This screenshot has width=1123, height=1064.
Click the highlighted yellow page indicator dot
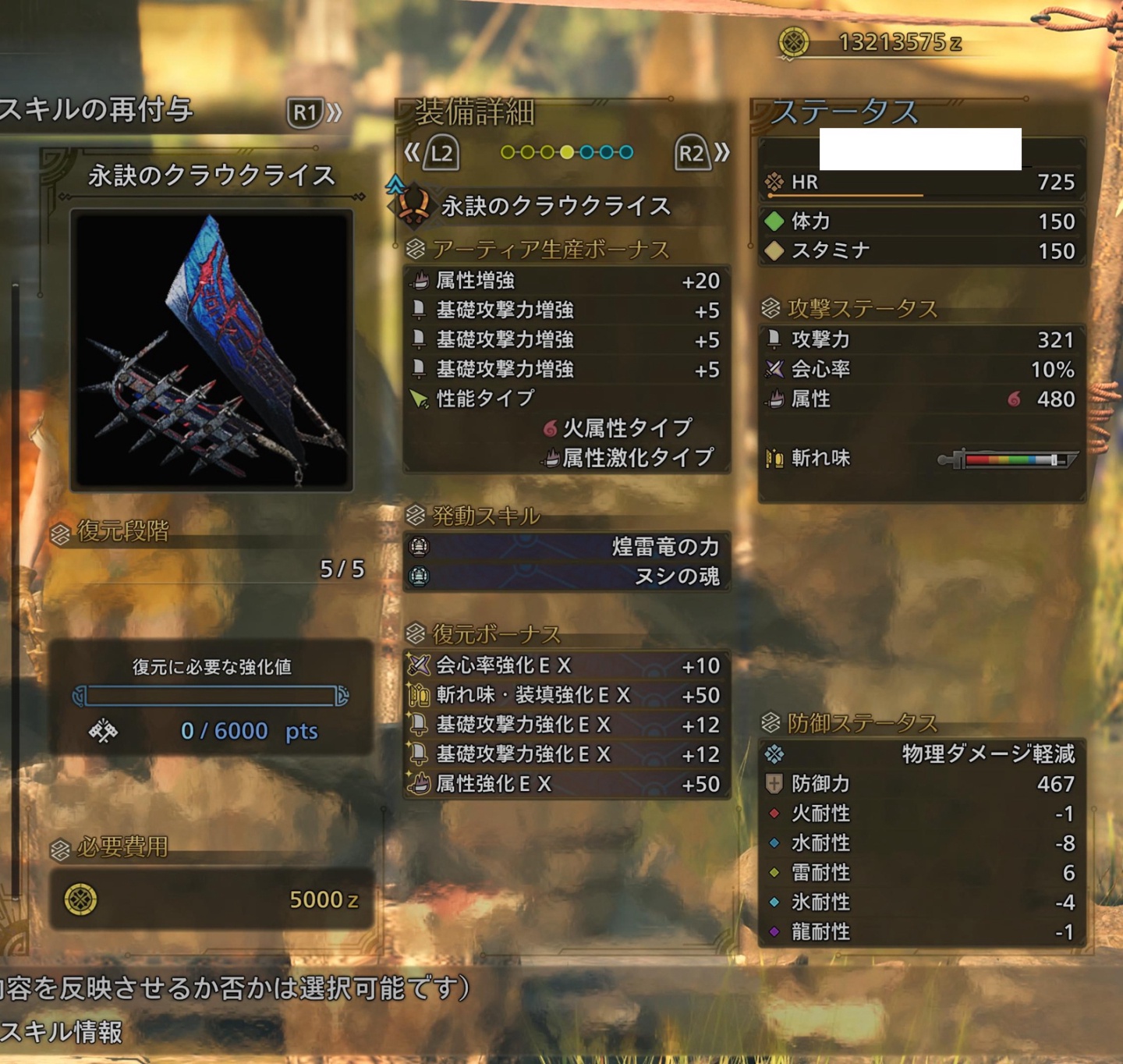[x=567, y=152]
